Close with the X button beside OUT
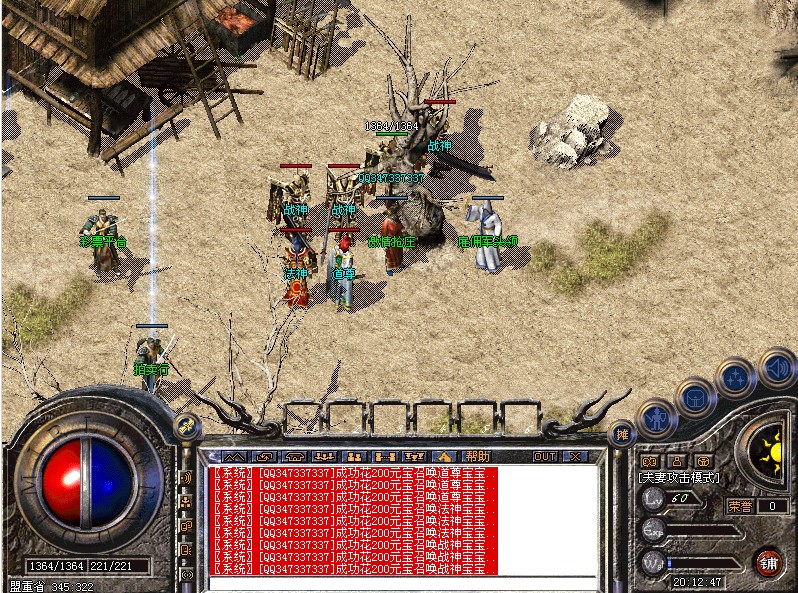798x593 pixels. 574,457
